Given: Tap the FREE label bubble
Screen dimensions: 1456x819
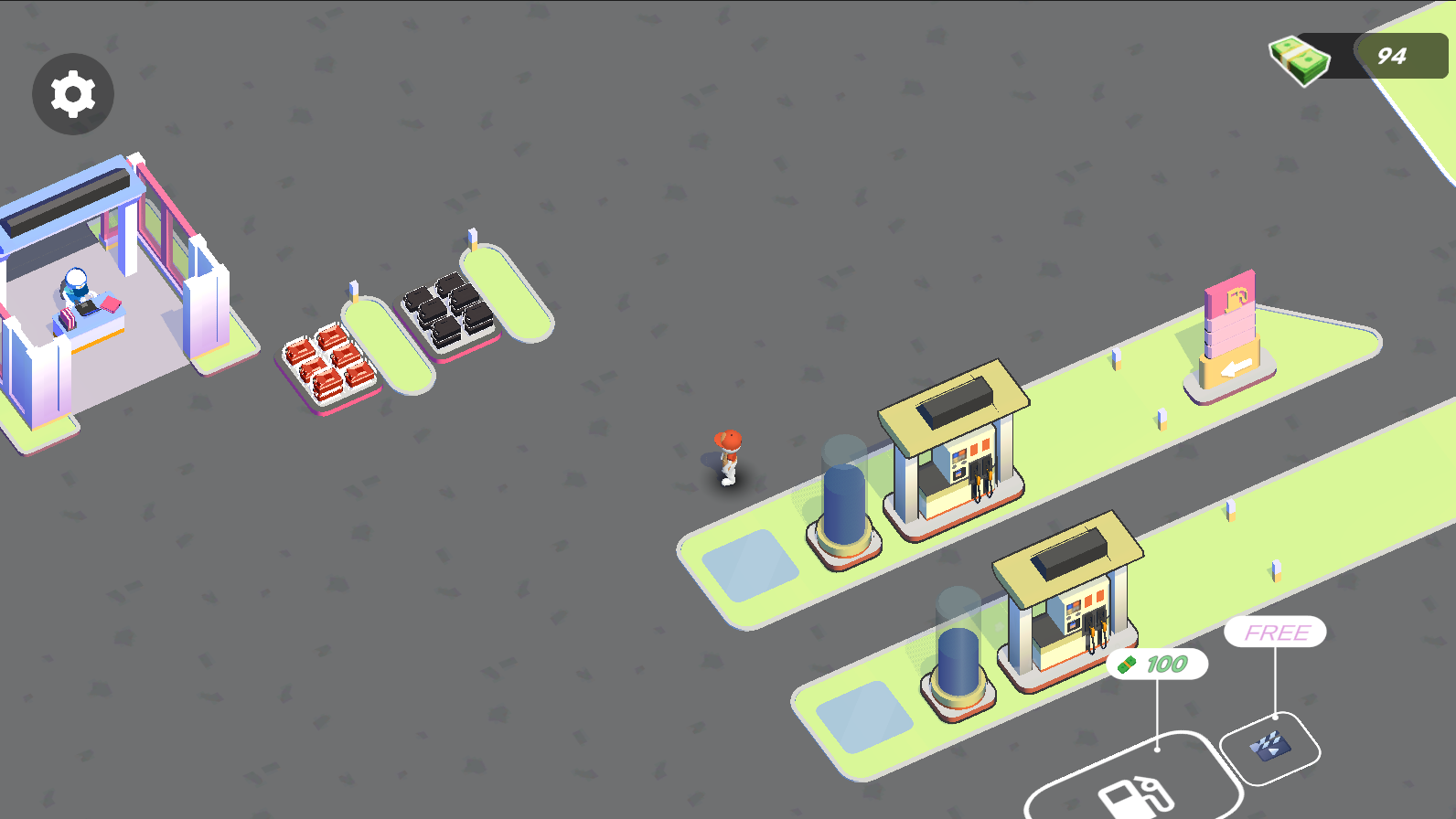Looking at the screenshot, I should pyautogui.click(x=1275, y=632).
